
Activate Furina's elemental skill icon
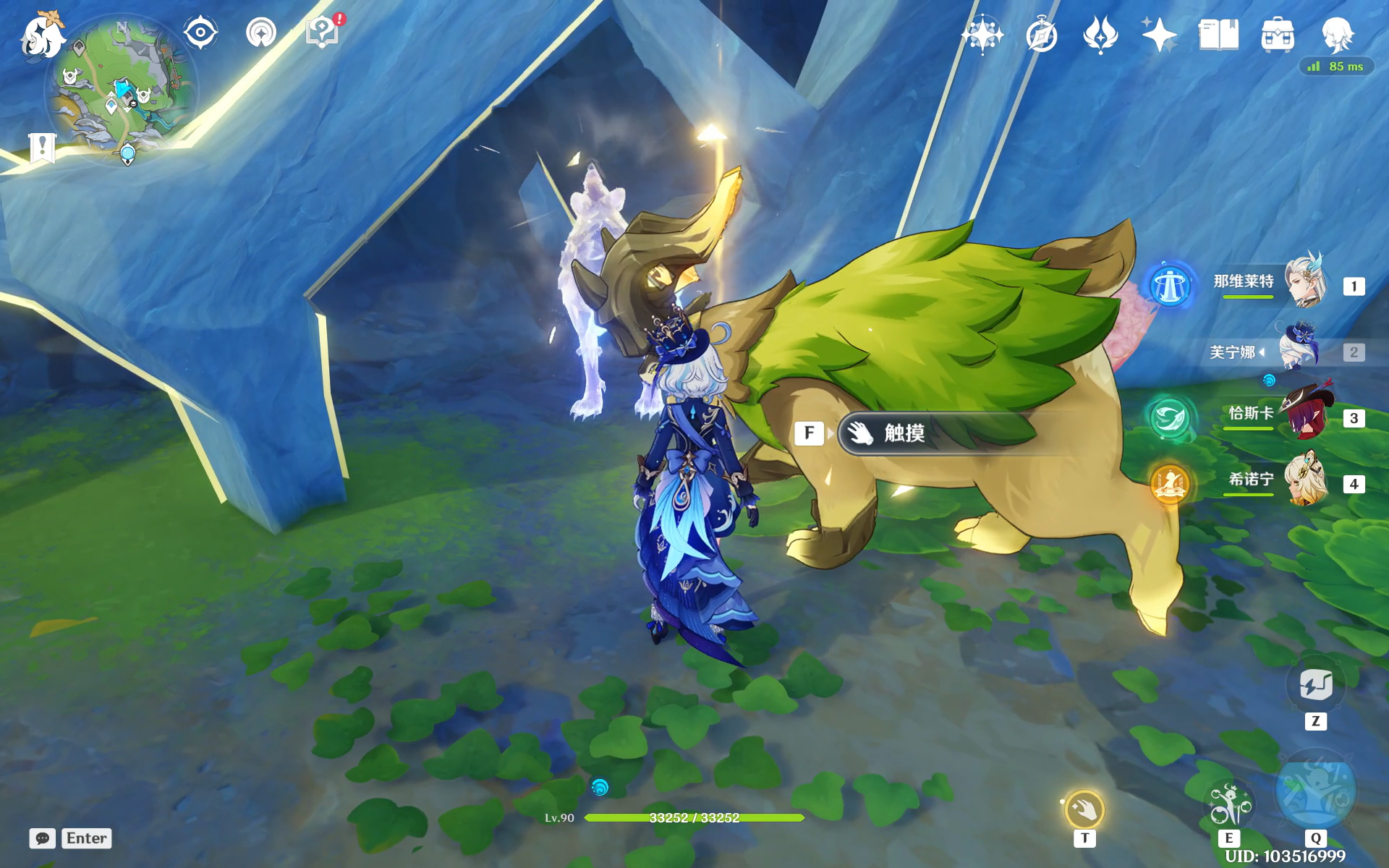pyautogui.click(x=1228, y=804)
